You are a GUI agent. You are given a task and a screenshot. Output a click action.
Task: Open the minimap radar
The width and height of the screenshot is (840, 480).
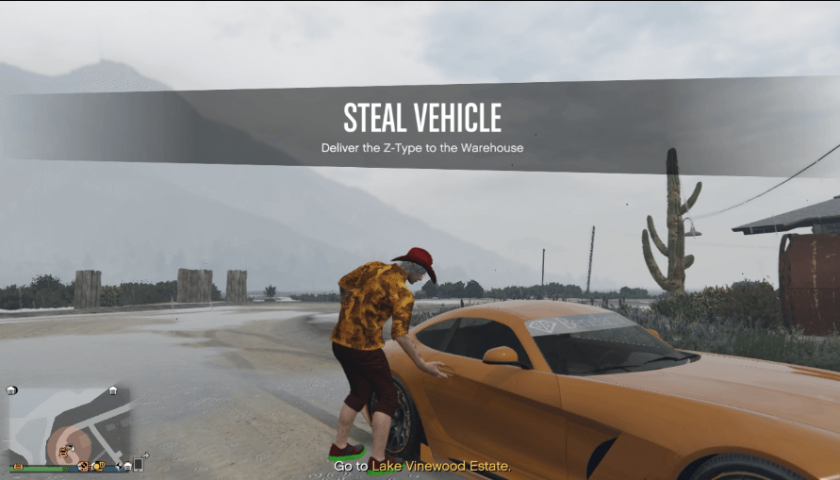click(x=69, y=424)
